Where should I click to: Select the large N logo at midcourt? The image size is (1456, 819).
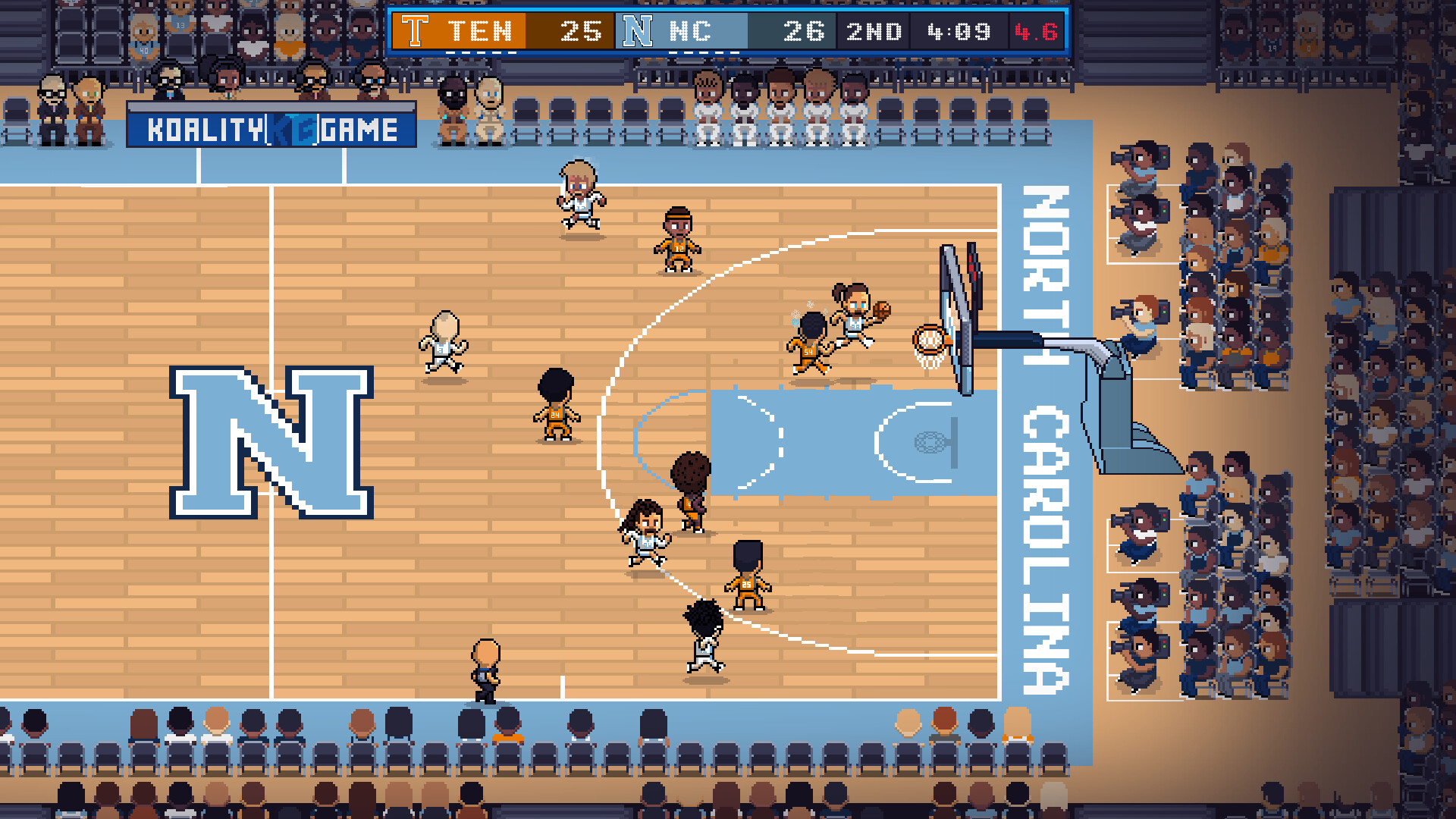(x=273, y=440)
